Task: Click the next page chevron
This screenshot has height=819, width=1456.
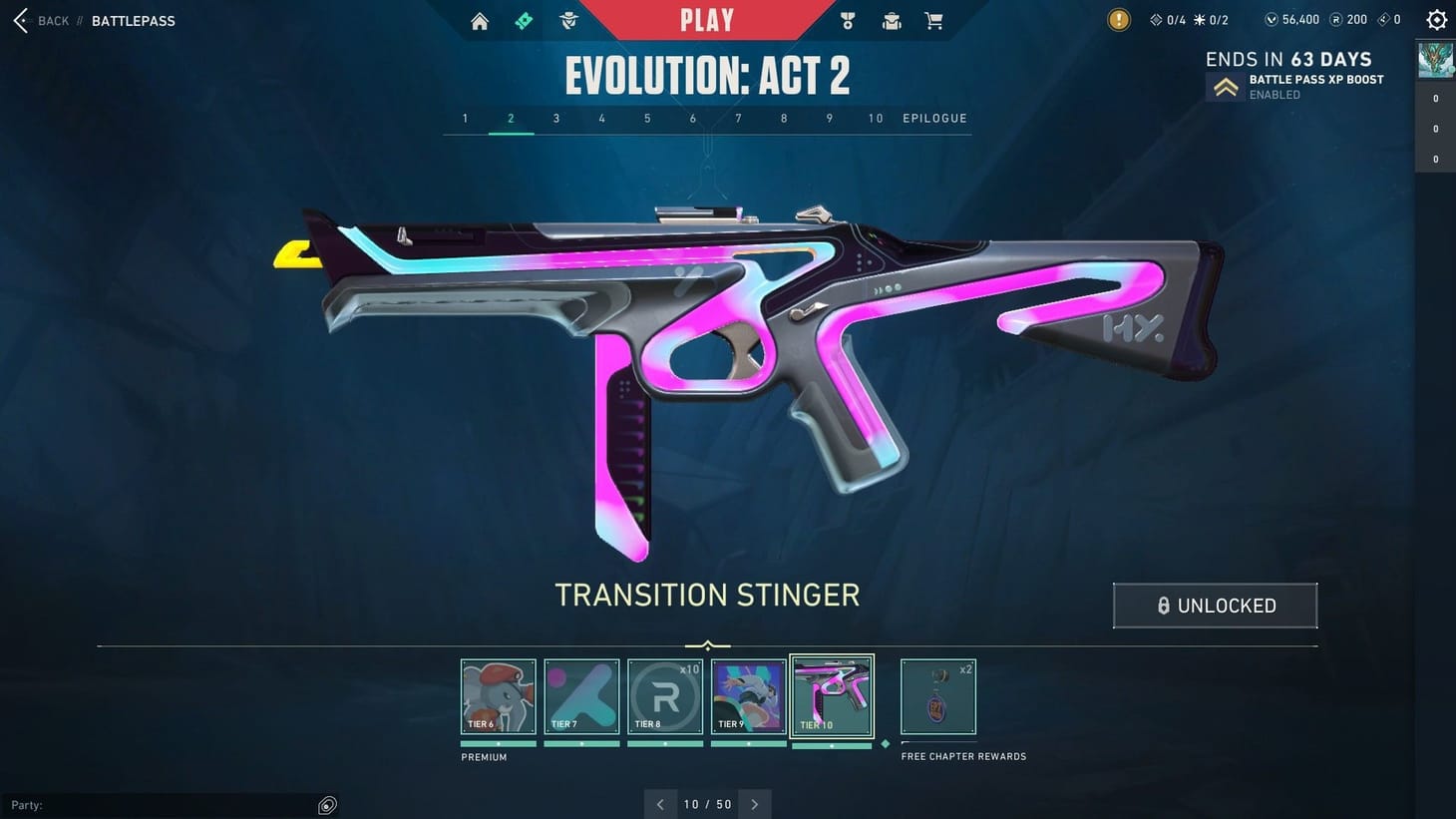Action: point(755,804)
